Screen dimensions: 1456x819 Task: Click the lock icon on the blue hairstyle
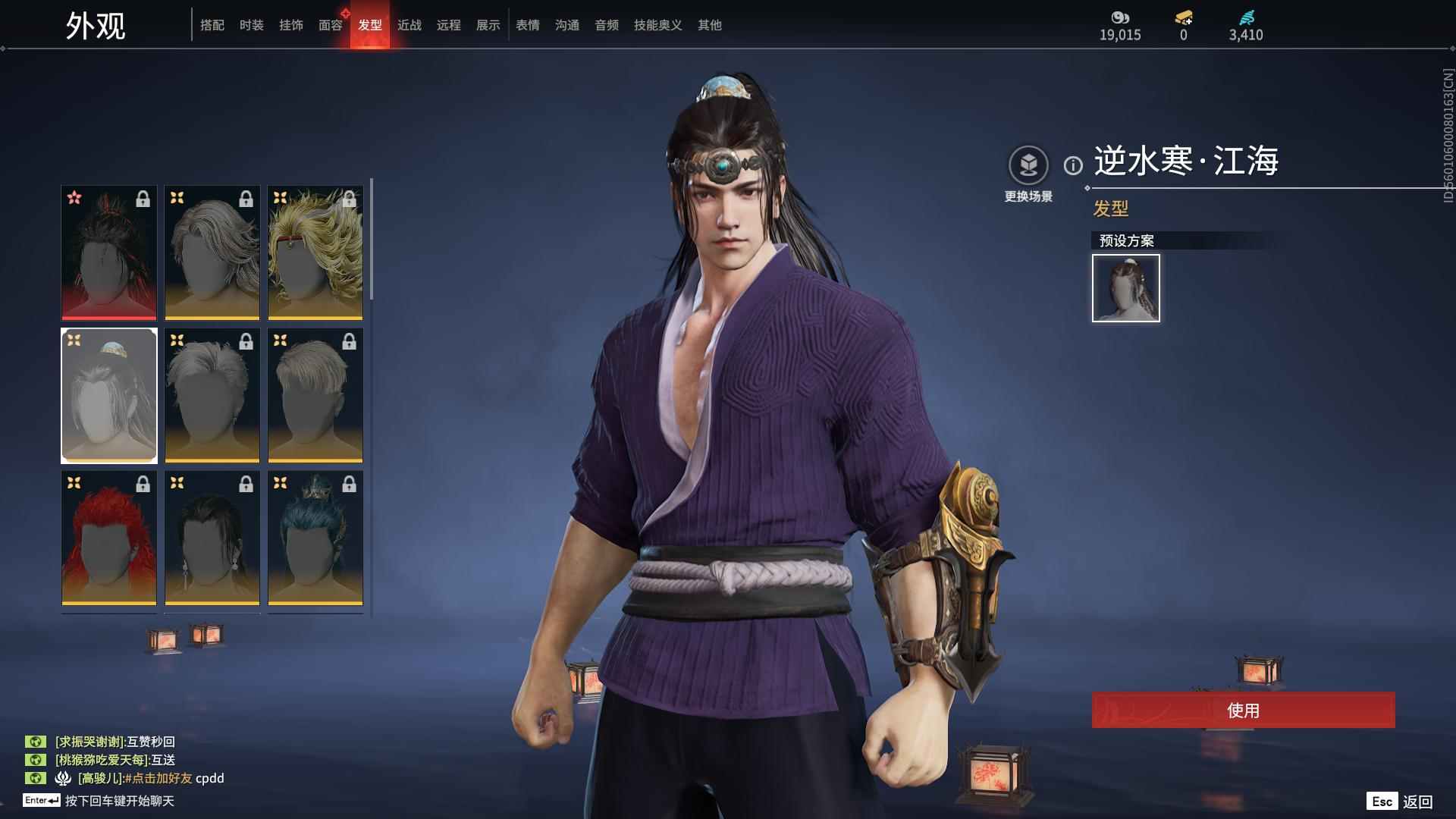[x=348, y=483]
